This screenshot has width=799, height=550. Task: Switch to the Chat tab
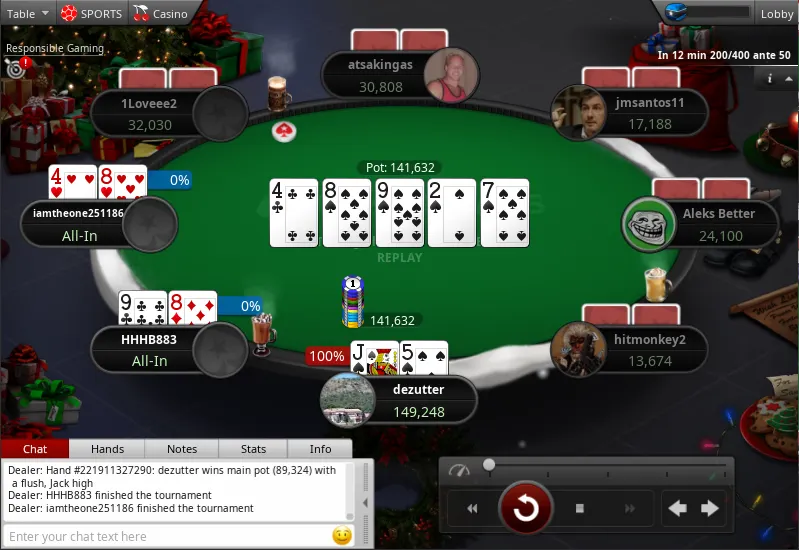pos(35,449)
